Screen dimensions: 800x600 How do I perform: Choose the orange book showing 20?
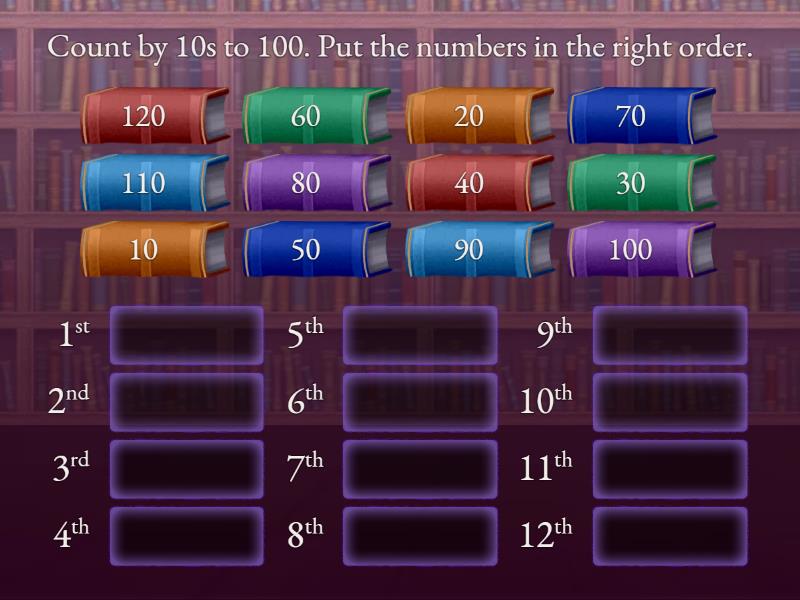point(468,116)
